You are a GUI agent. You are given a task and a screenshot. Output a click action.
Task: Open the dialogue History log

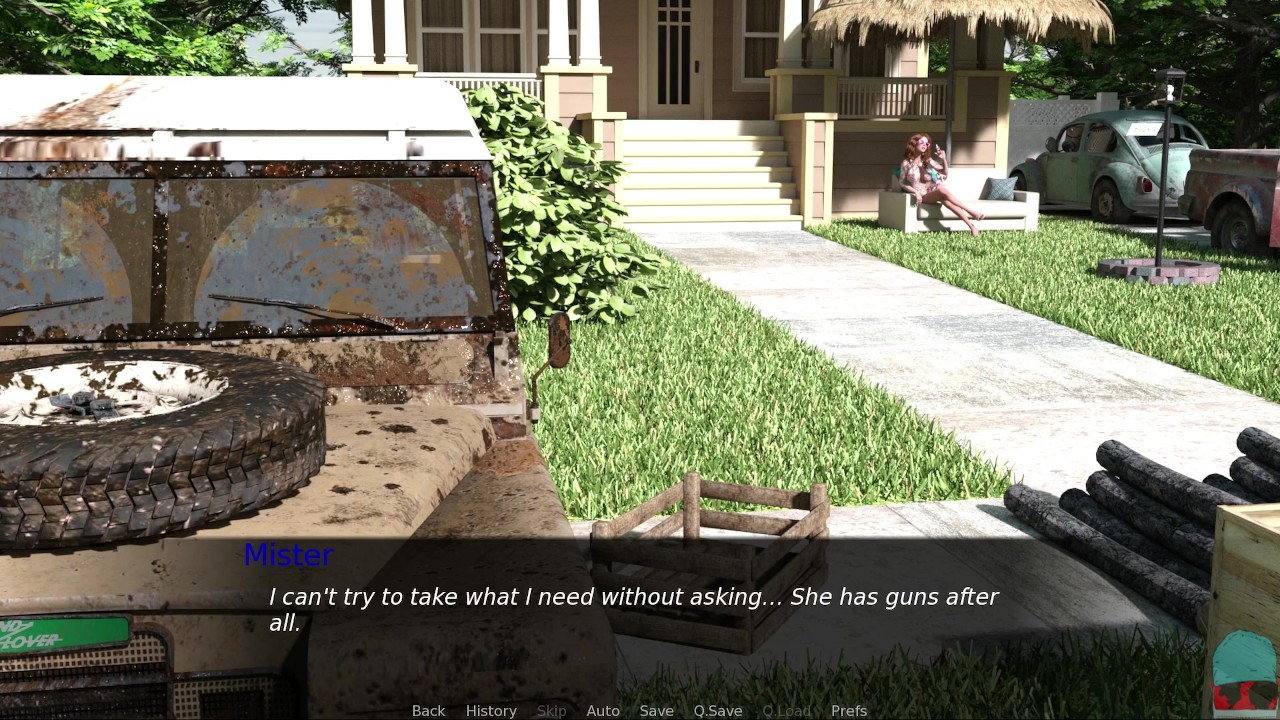pyautogui.click(x=491, y=710)
